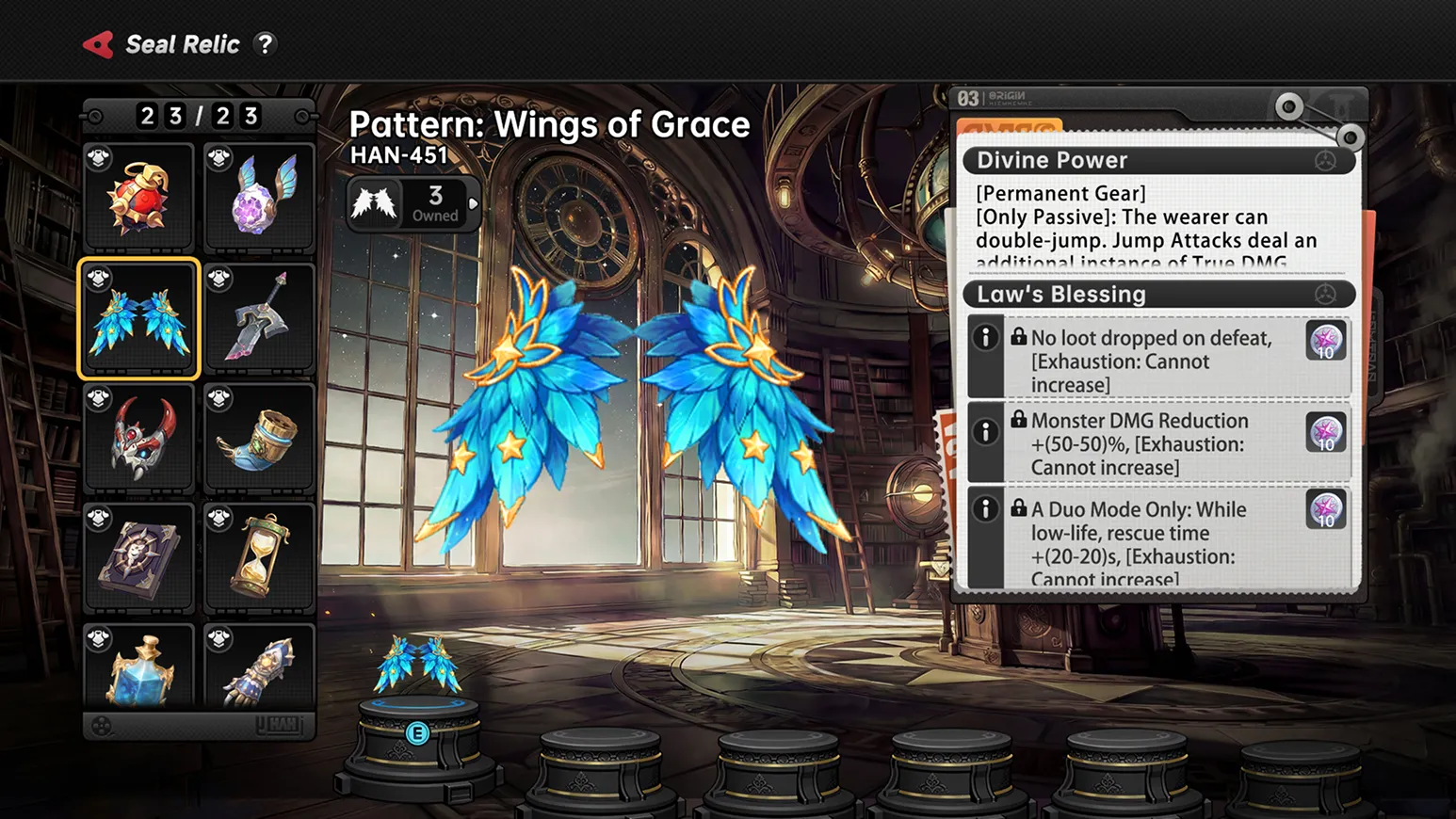Select the red horned mask relic
Viewport: 1456px width, 819px height.
tap(139, 439)
